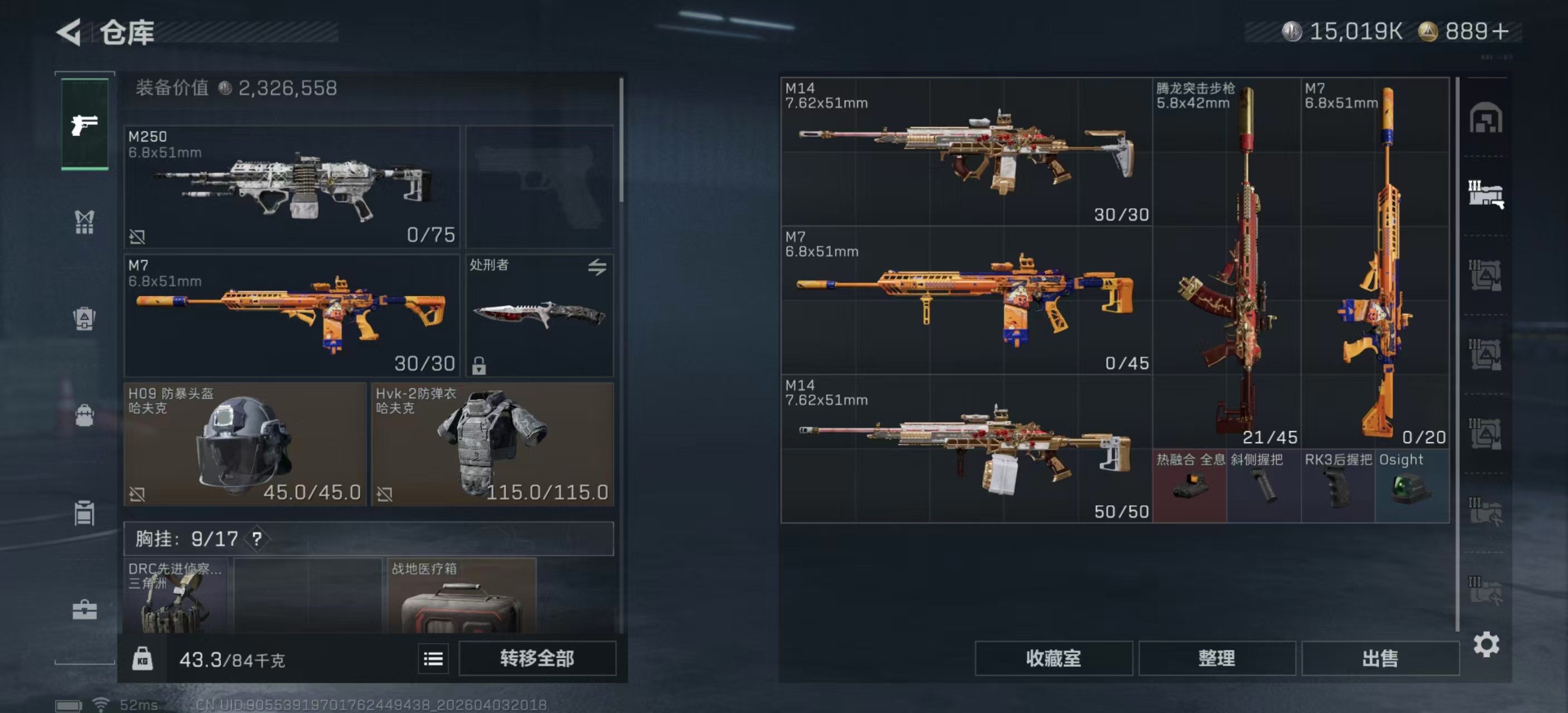Go back using the arrow beside 仓库
Viewport: 1568px width, 713px height.
click(69, 32)
